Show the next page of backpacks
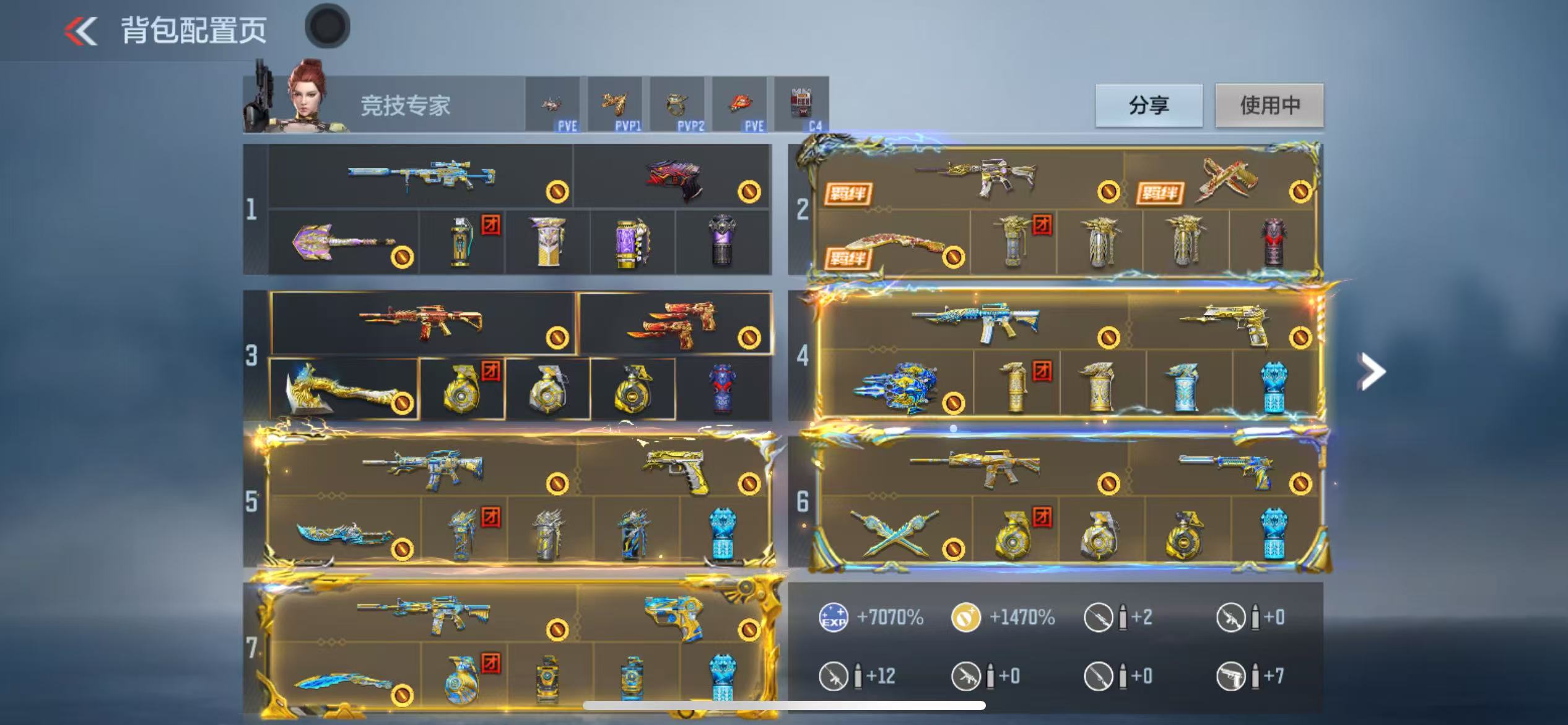This screenshot has height=725, width=1568. tap(1372, 371)
